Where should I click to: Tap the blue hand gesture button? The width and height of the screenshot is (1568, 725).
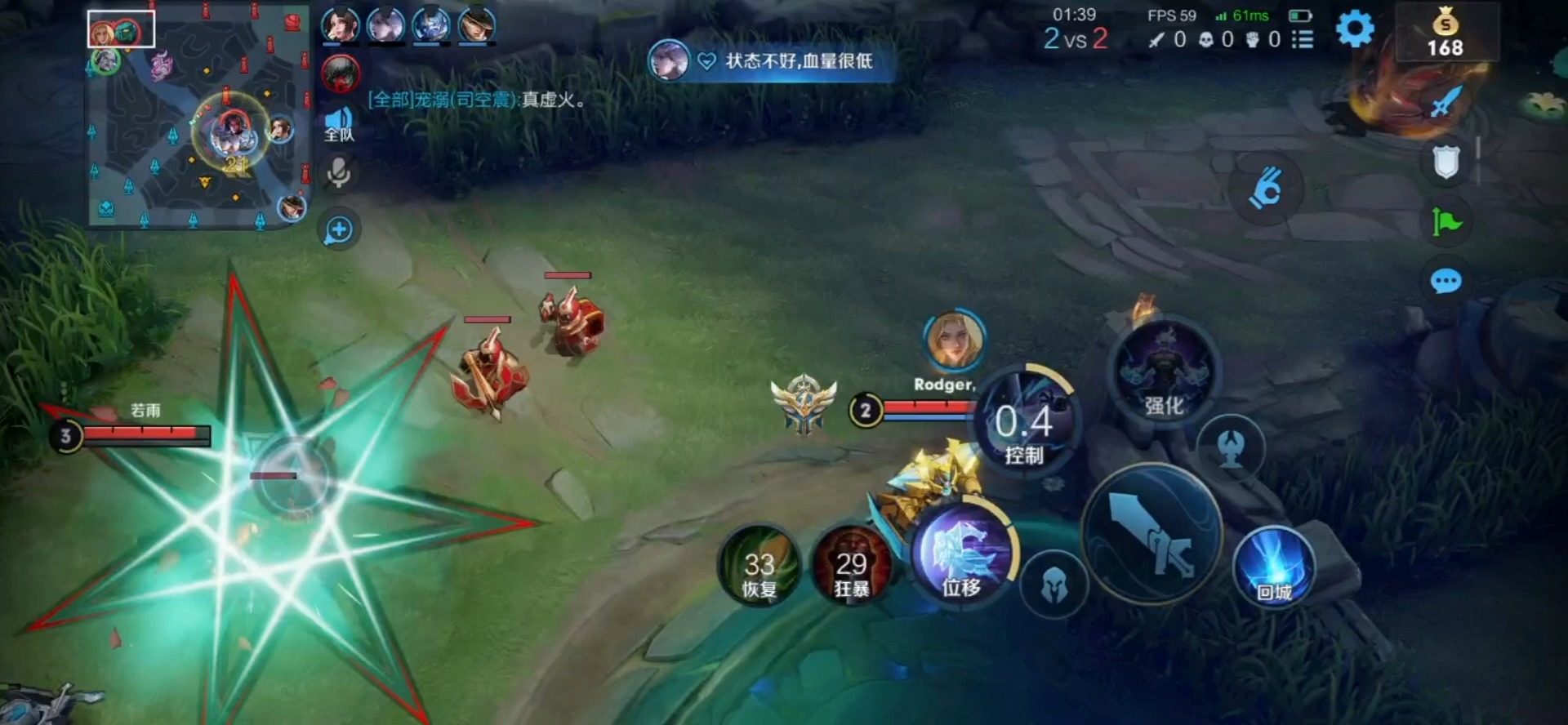(1265, 189)
